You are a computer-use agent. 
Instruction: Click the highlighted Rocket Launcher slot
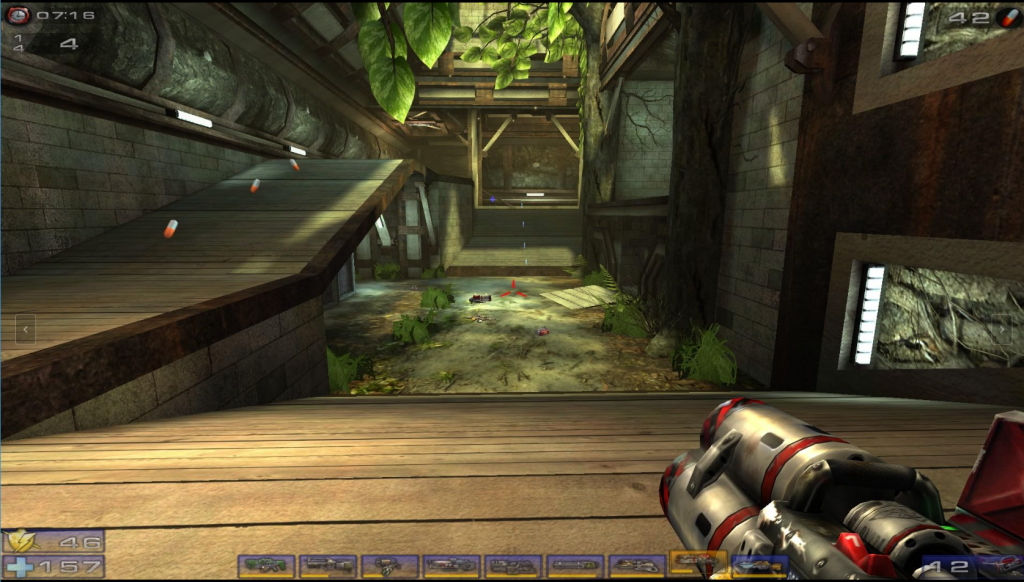pos(699,564)
